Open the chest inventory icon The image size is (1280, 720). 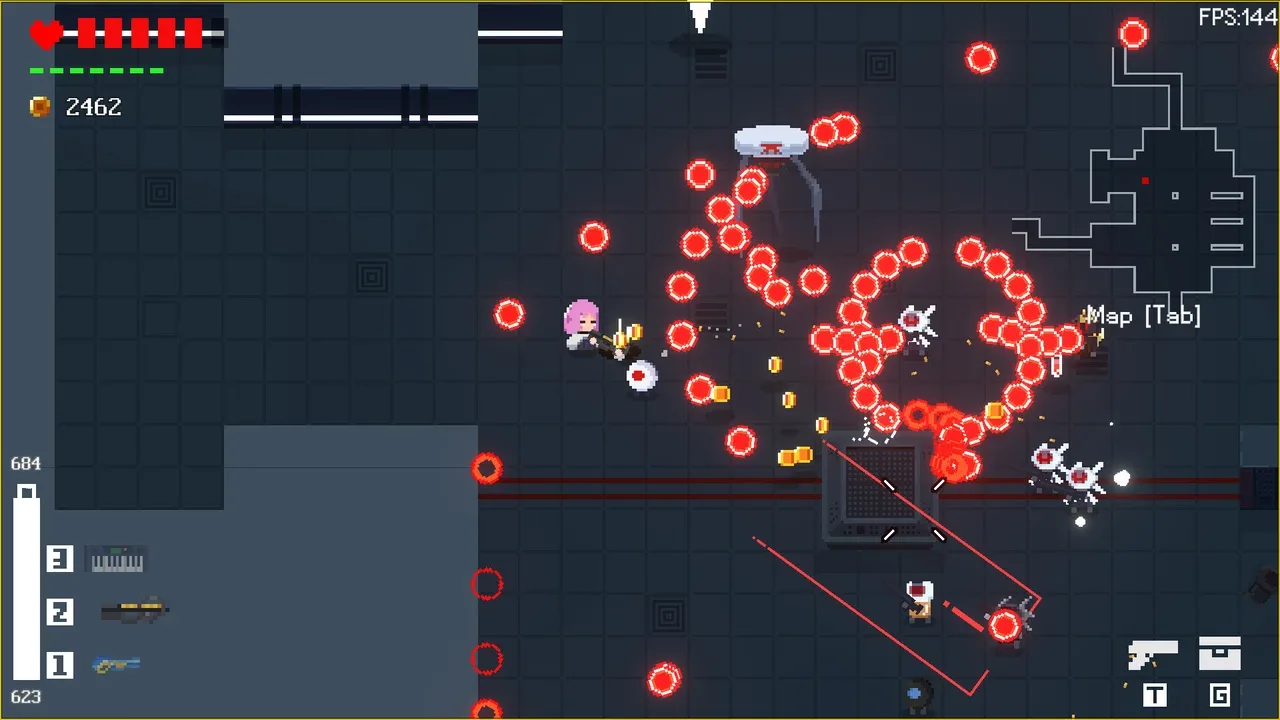1220,653
